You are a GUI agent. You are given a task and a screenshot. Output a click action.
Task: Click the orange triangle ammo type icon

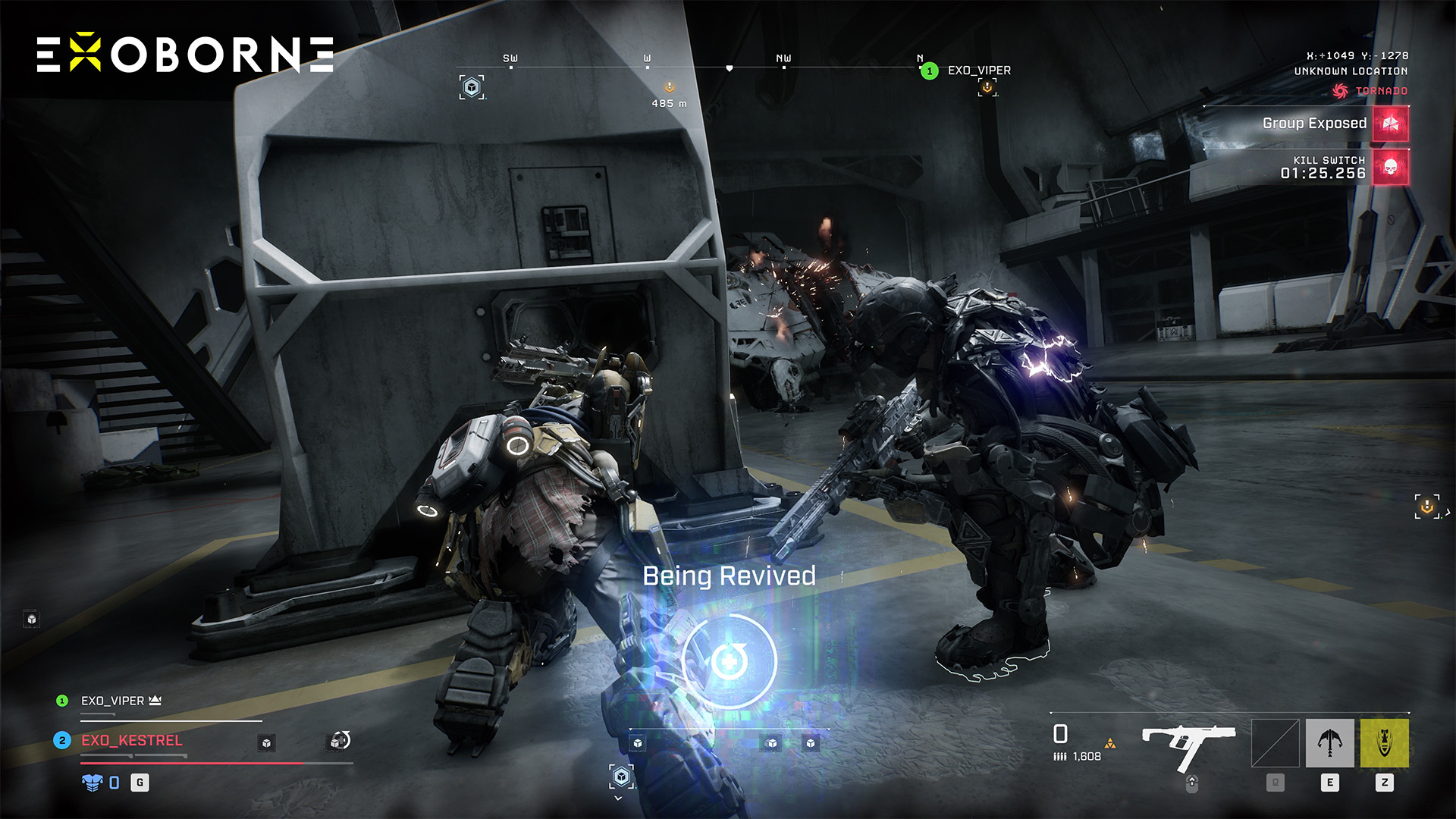[1110, 744]
